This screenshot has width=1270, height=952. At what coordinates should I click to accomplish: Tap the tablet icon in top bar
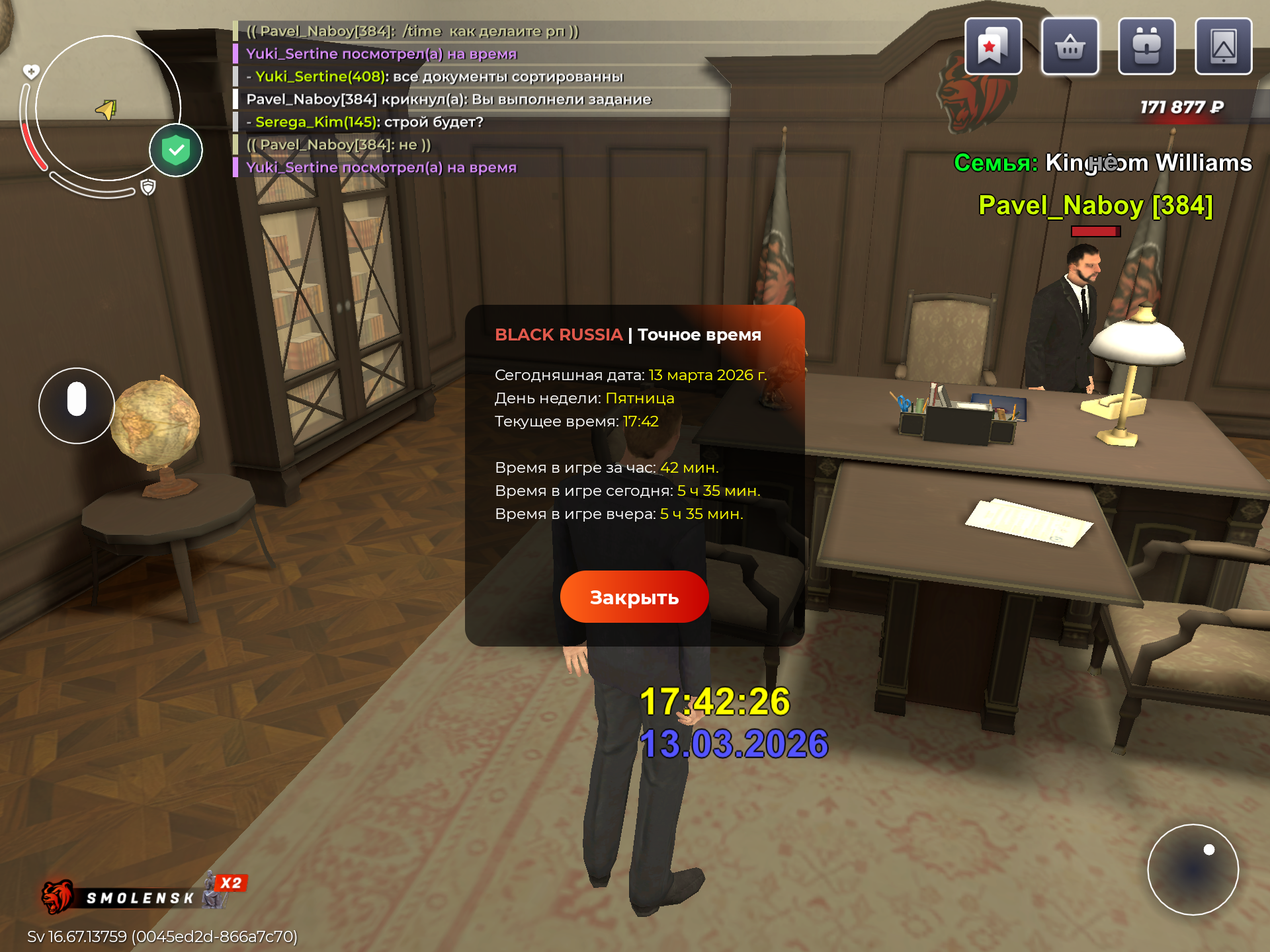[x=1223, y=46]
